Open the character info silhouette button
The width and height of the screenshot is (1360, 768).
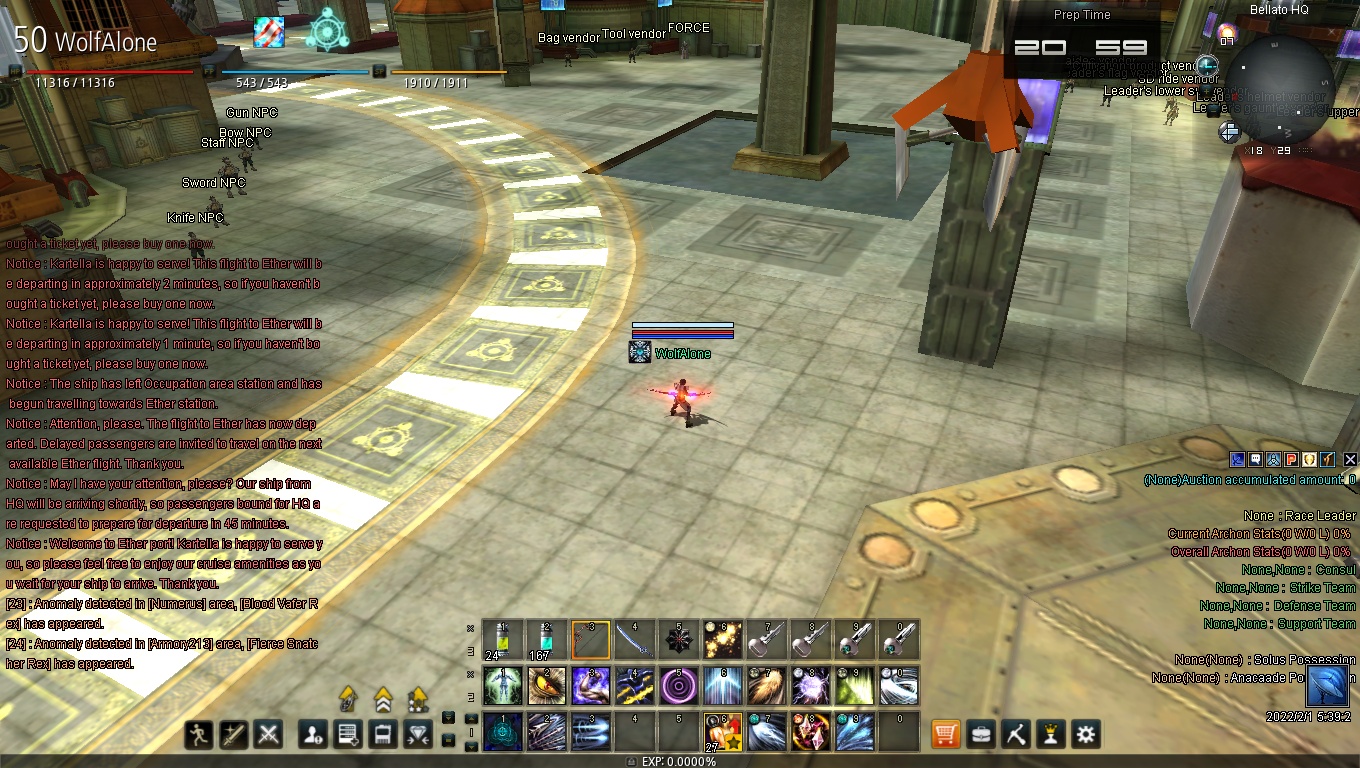coord(314,735)
